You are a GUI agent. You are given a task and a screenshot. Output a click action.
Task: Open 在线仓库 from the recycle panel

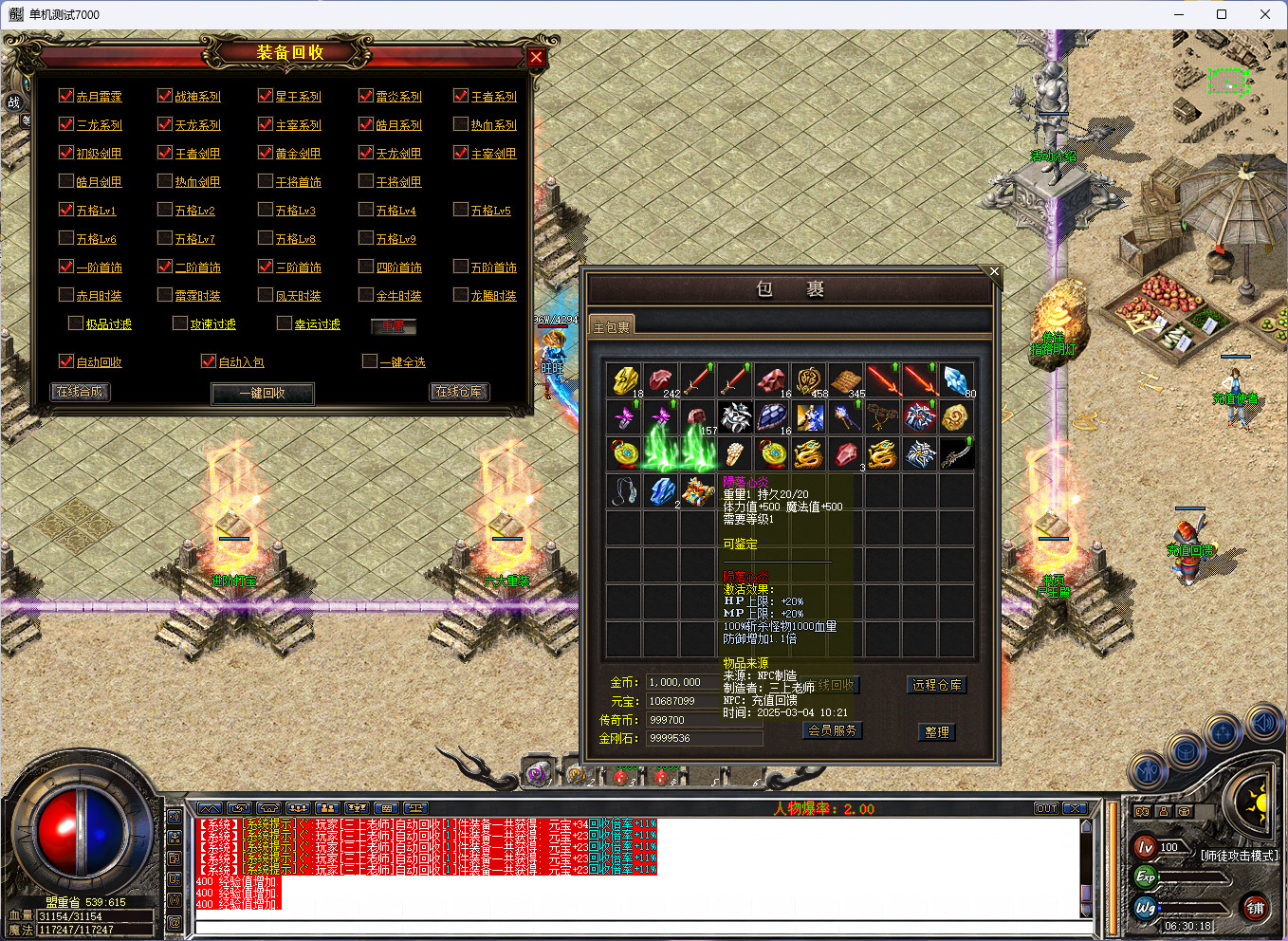pos(459,391)
